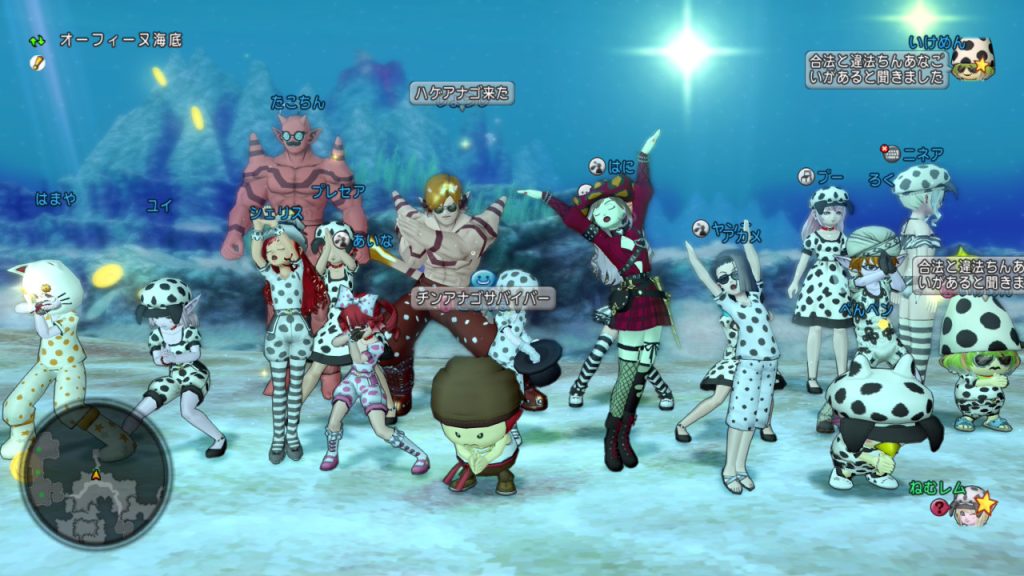The width and height of the screenshot is (1024, 576).
Task: Click the orange quill icon under the location name
Action: pos(37,62)
